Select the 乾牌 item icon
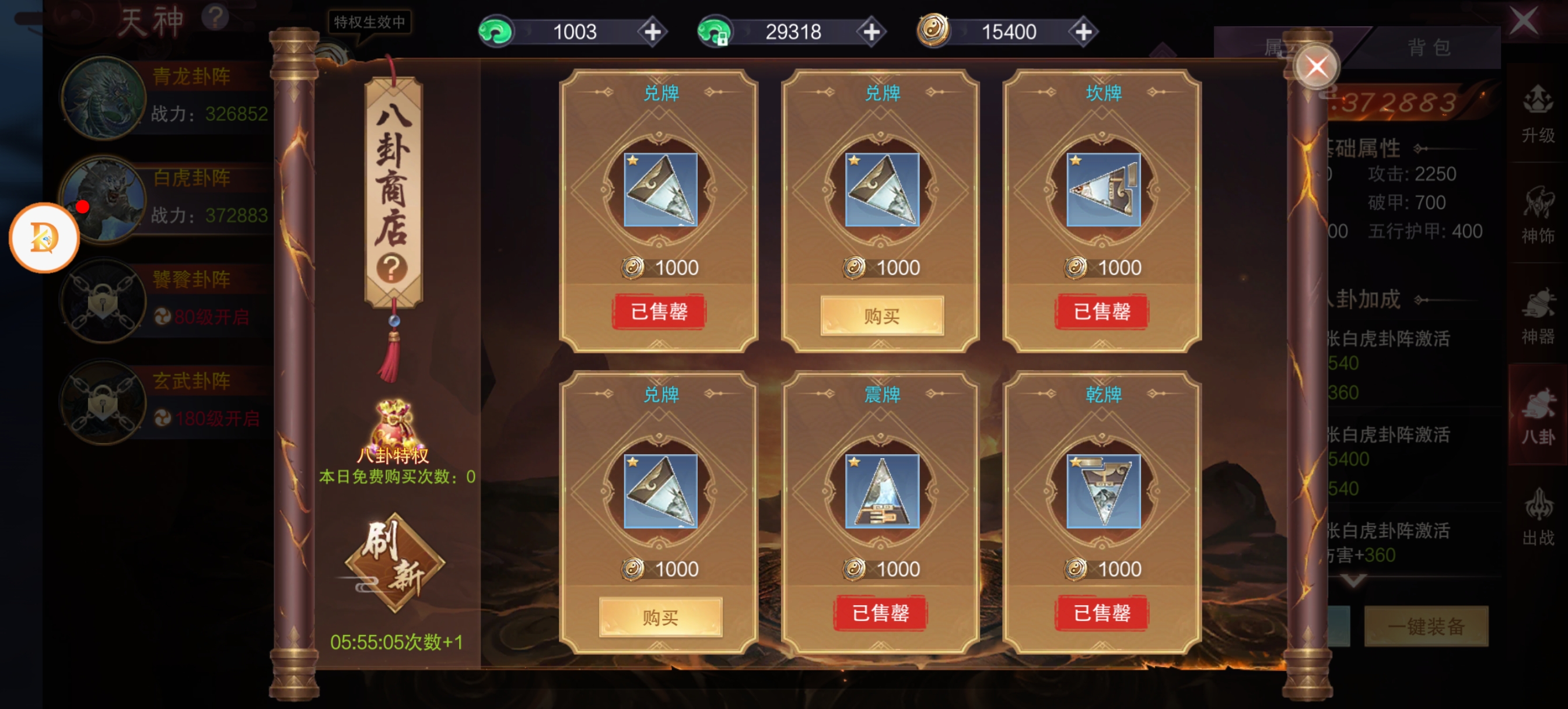This screenshot has height=709, width=1568. (1103, 490)
